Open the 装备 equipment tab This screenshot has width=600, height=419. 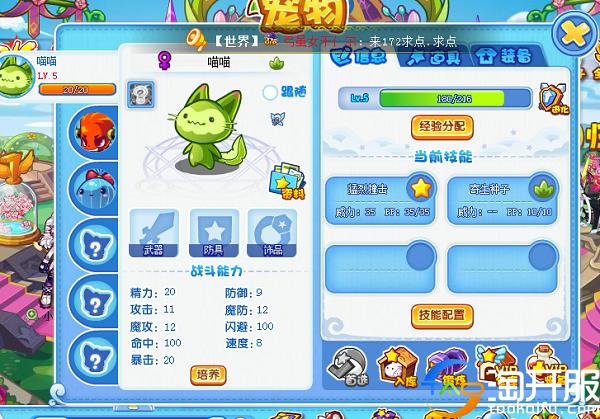pos(493,56)
